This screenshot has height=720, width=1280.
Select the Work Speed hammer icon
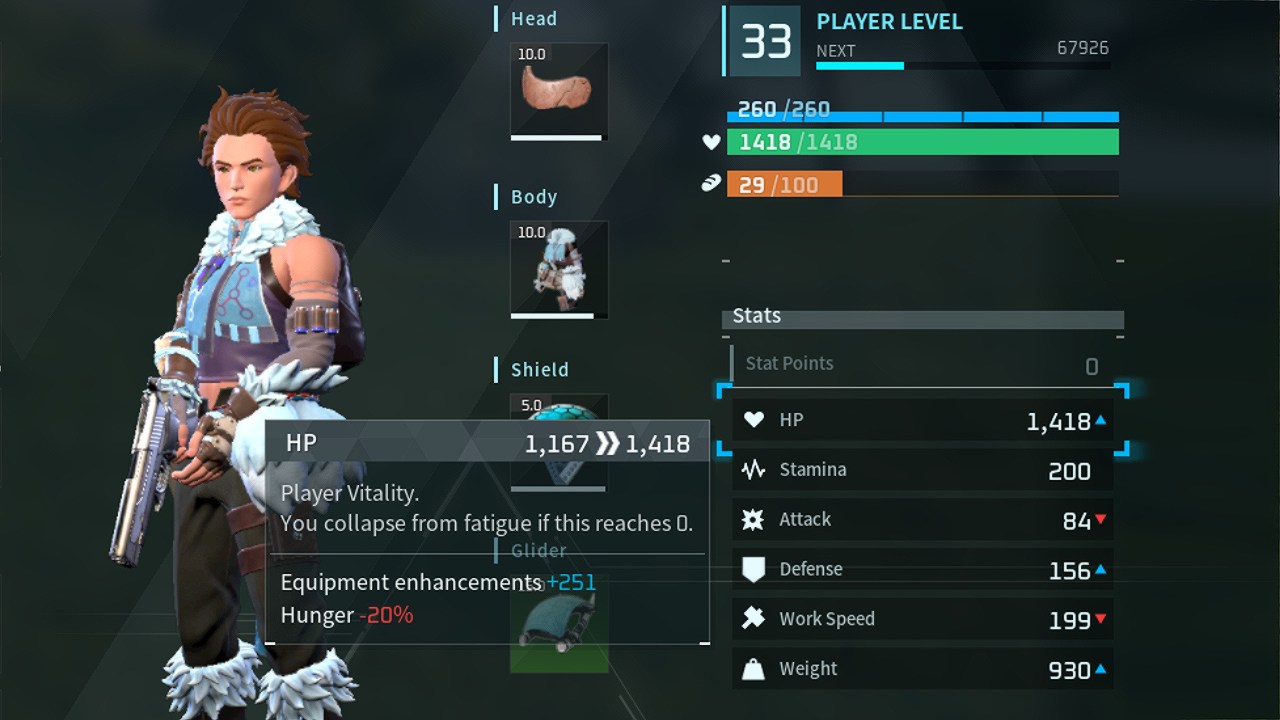[x=756, y=618]
